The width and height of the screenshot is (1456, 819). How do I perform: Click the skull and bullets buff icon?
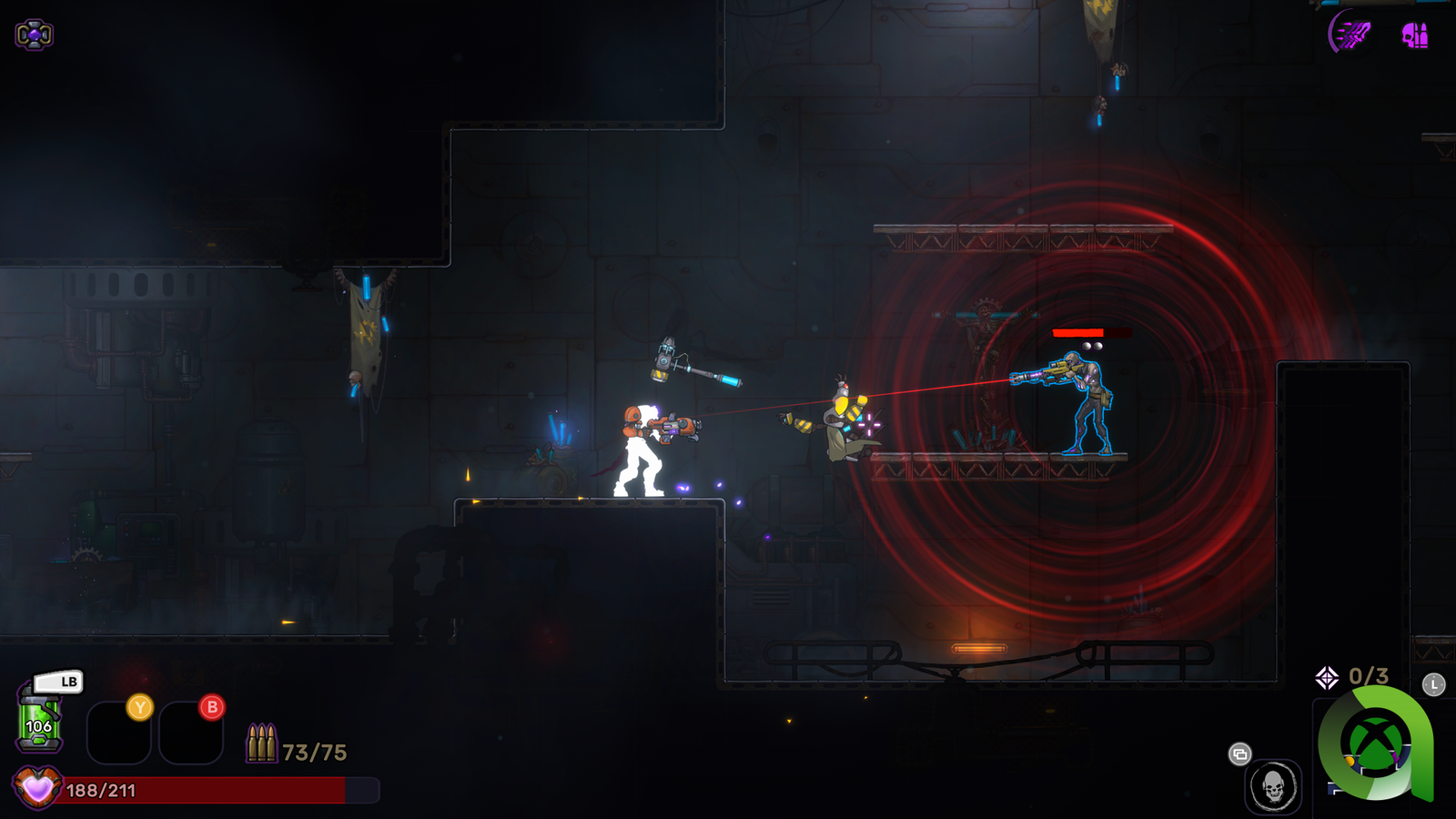click(1414, 35)
